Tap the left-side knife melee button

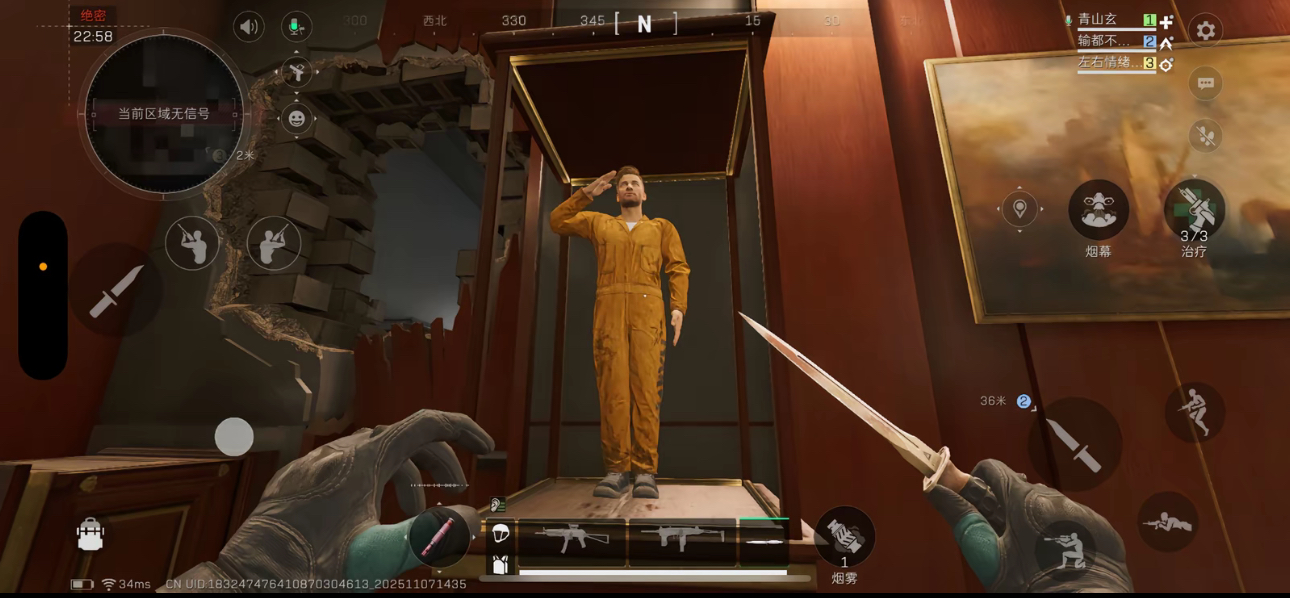coord(116,291)
